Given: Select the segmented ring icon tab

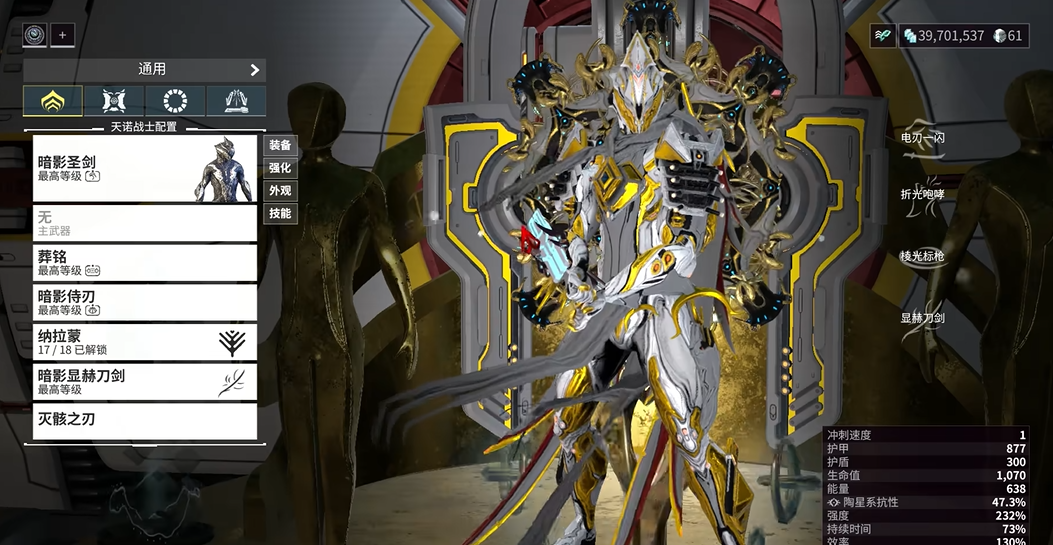Looking at the screenshot, I should click(x=175, y=101).
